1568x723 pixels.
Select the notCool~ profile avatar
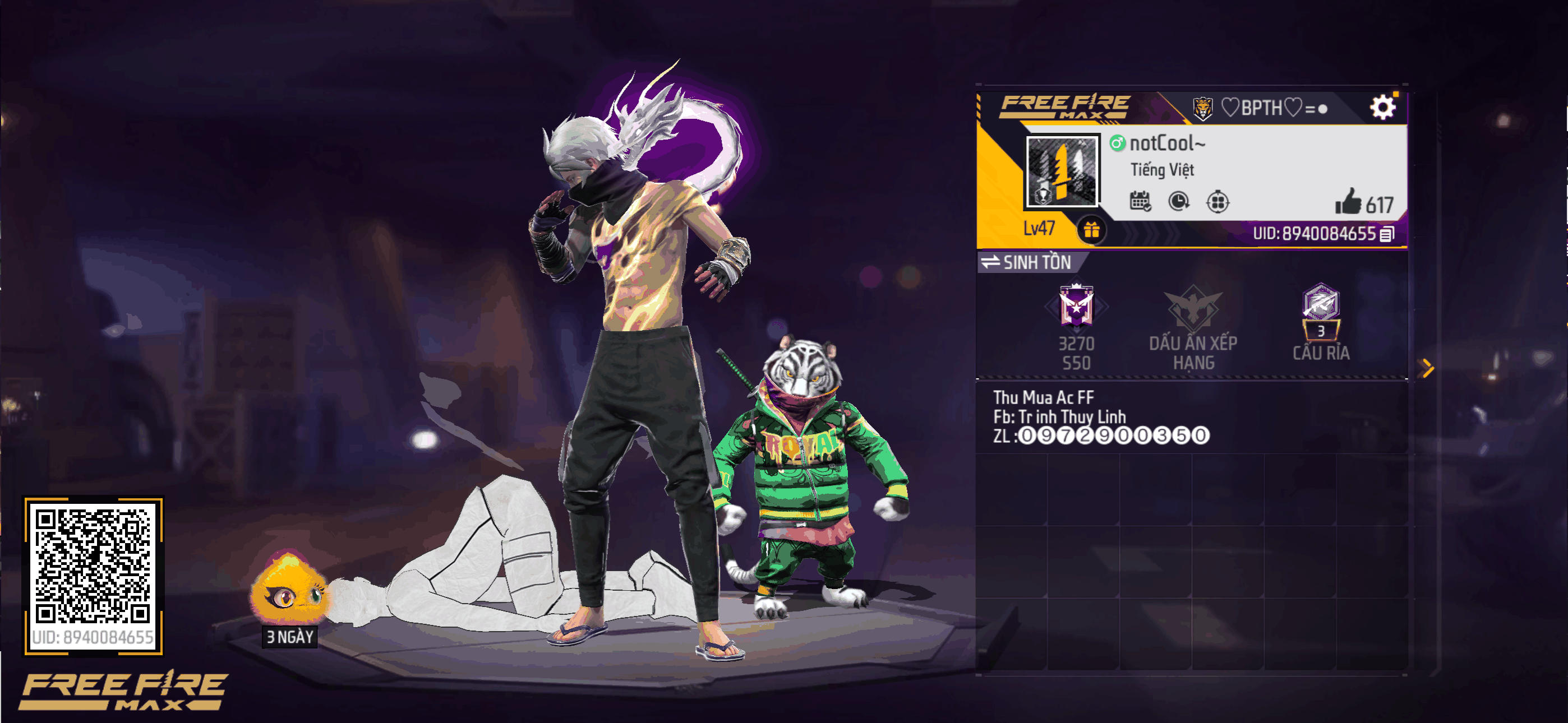1062,171
